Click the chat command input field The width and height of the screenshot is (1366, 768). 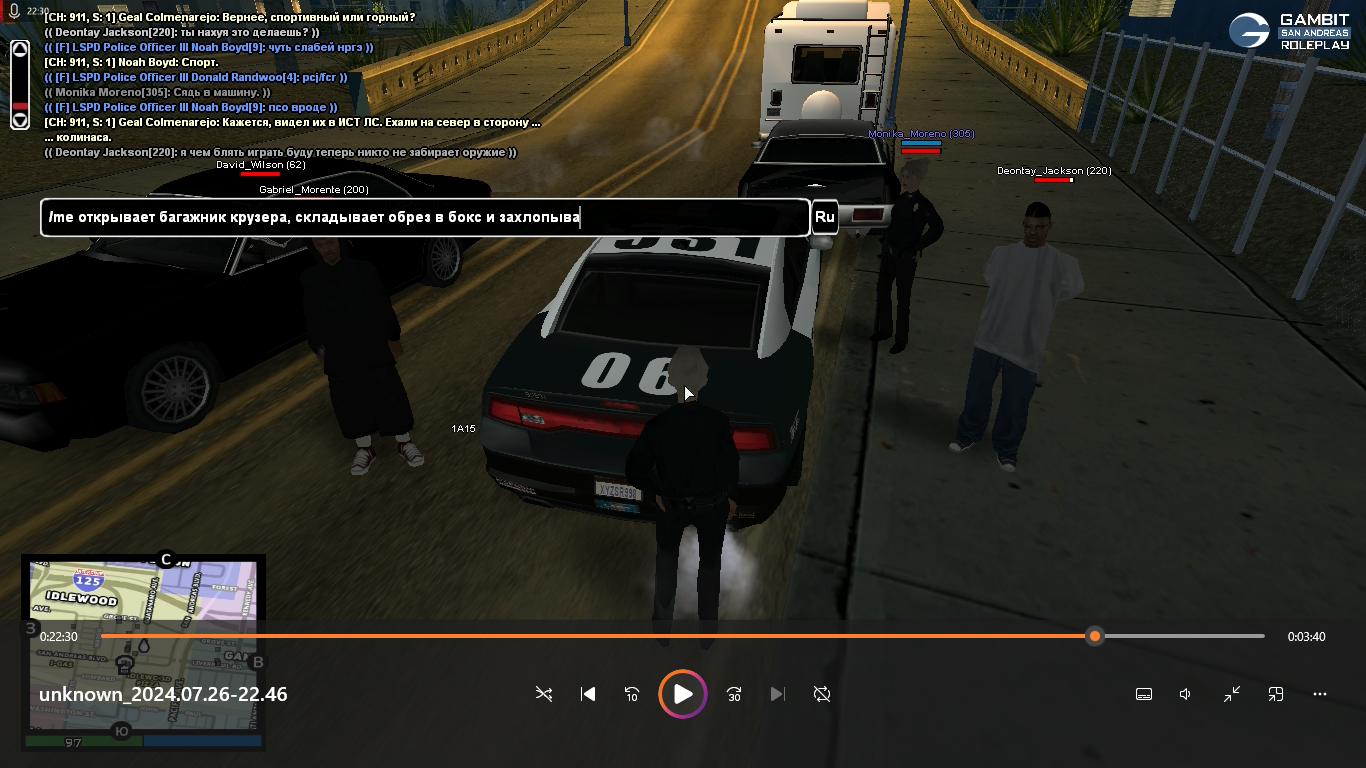click(x=424, y=217)
